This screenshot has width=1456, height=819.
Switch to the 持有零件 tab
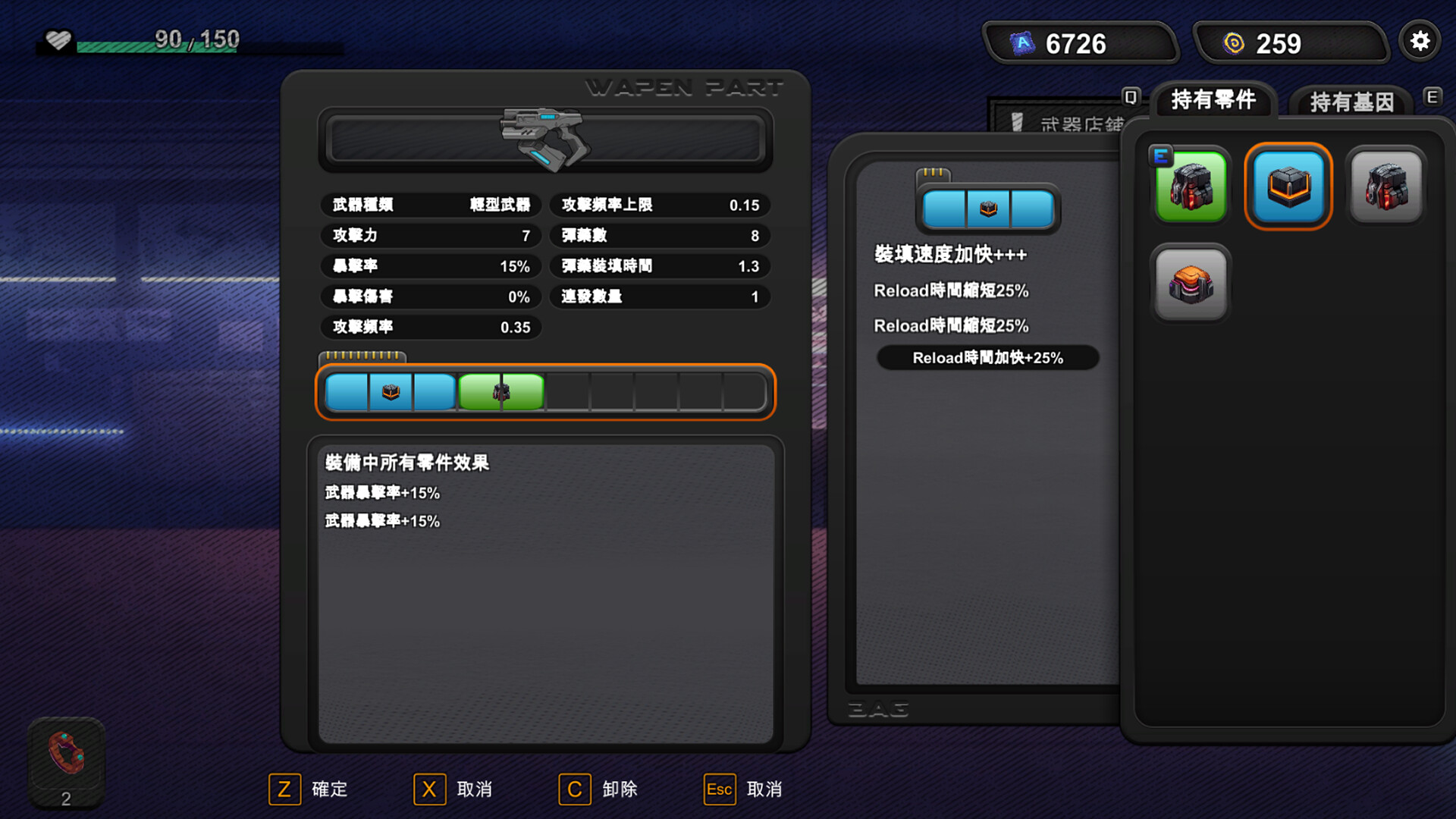click(x=1213, y=99)
